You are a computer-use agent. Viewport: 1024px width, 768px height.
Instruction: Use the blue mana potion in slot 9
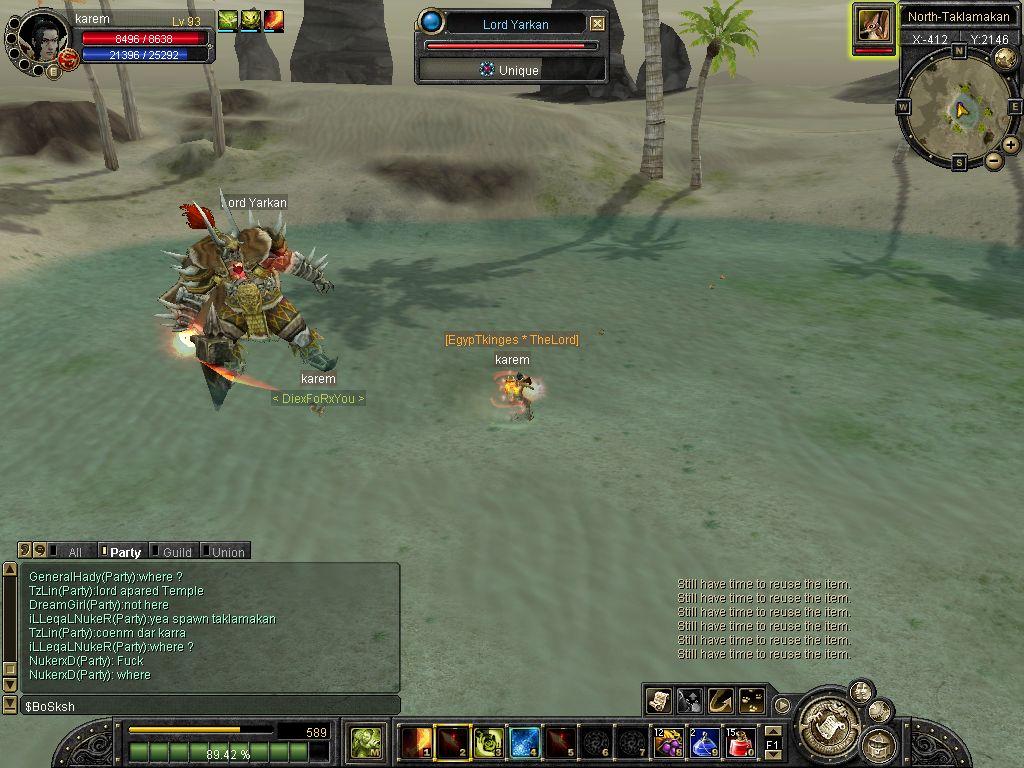[x=704, y=743]
